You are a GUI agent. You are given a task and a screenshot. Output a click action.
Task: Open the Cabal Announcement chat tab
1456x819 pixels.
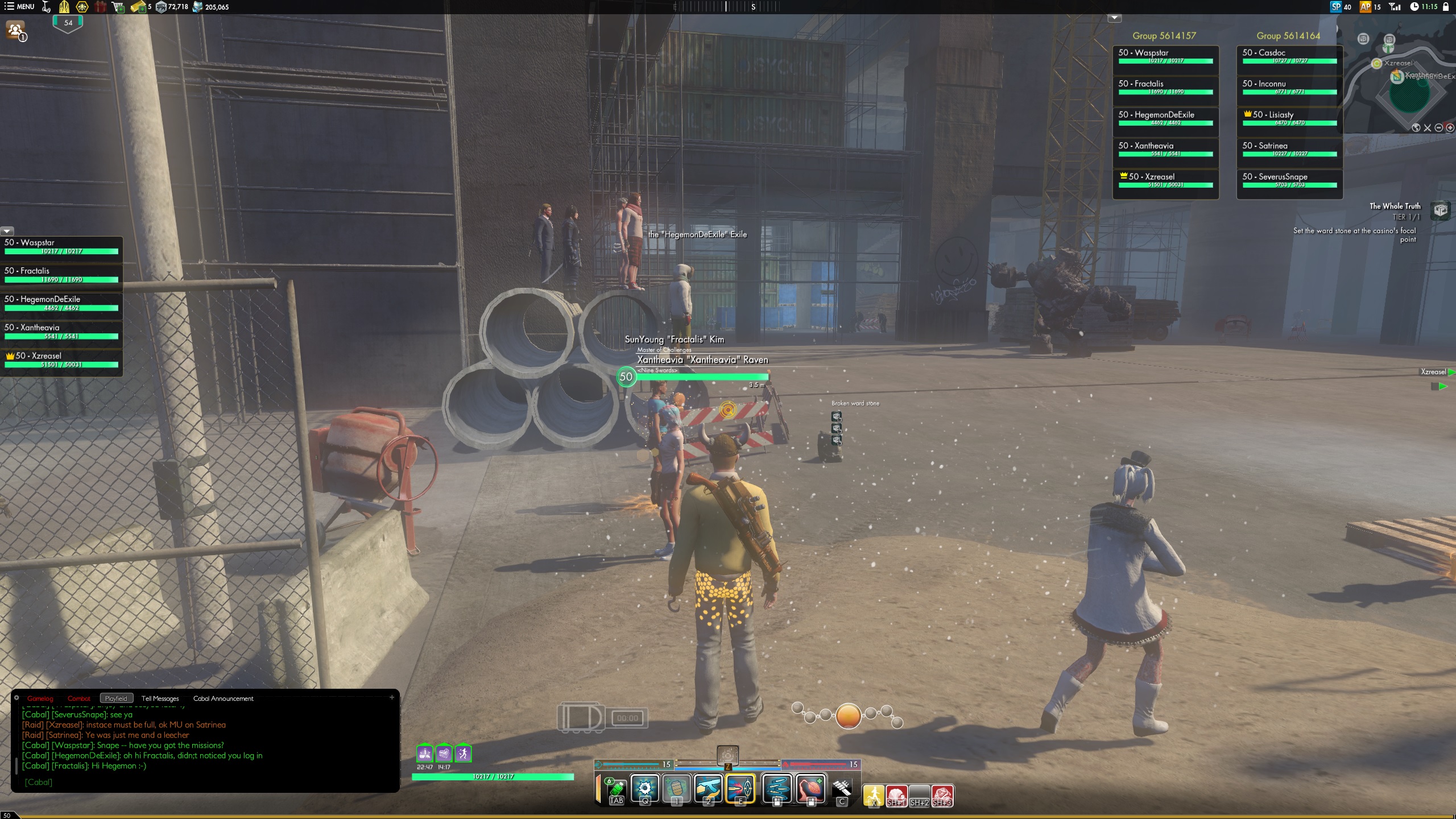[223, 698]
